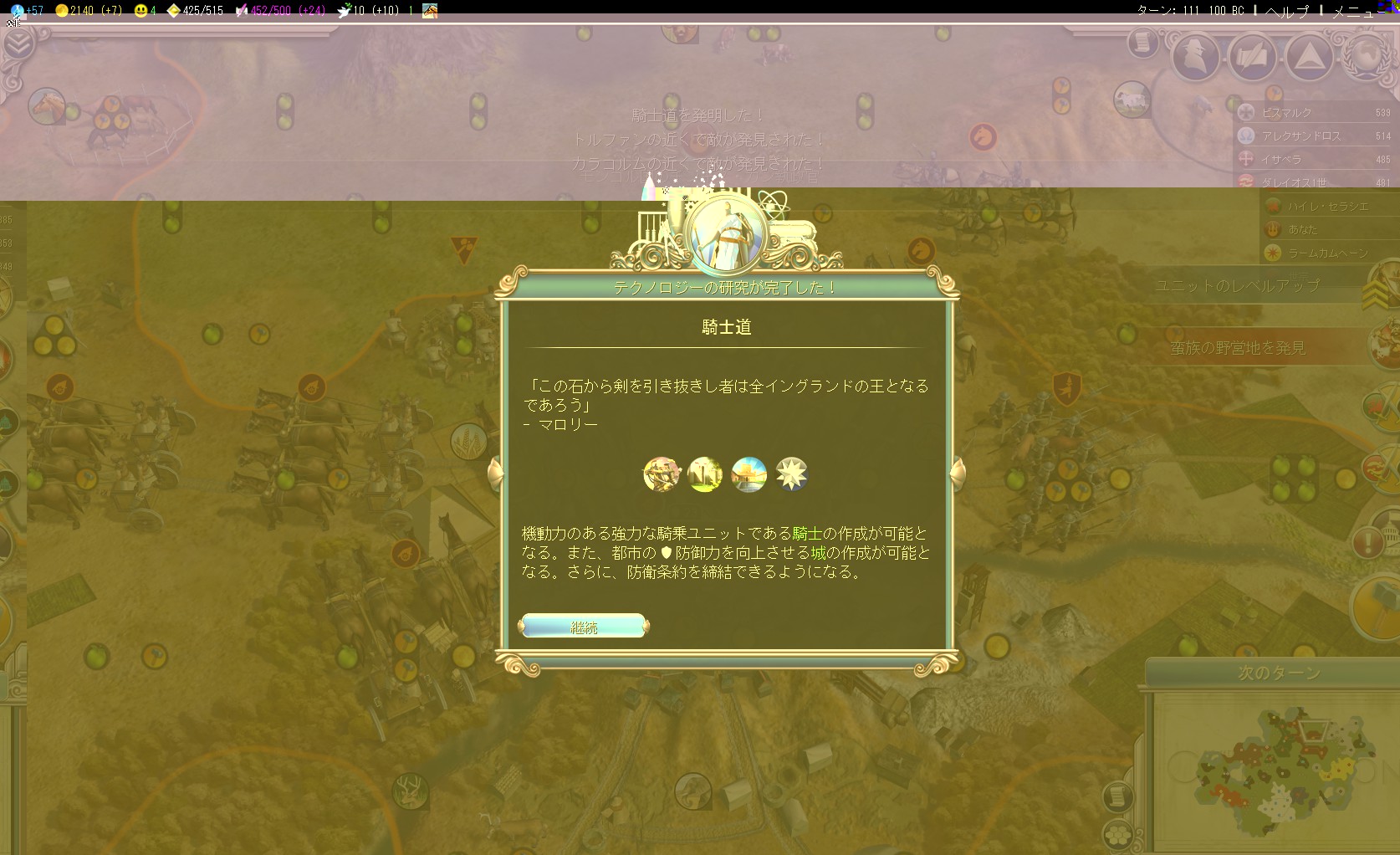Open the foreign advisor globe icon

(x=1368, y=59)
